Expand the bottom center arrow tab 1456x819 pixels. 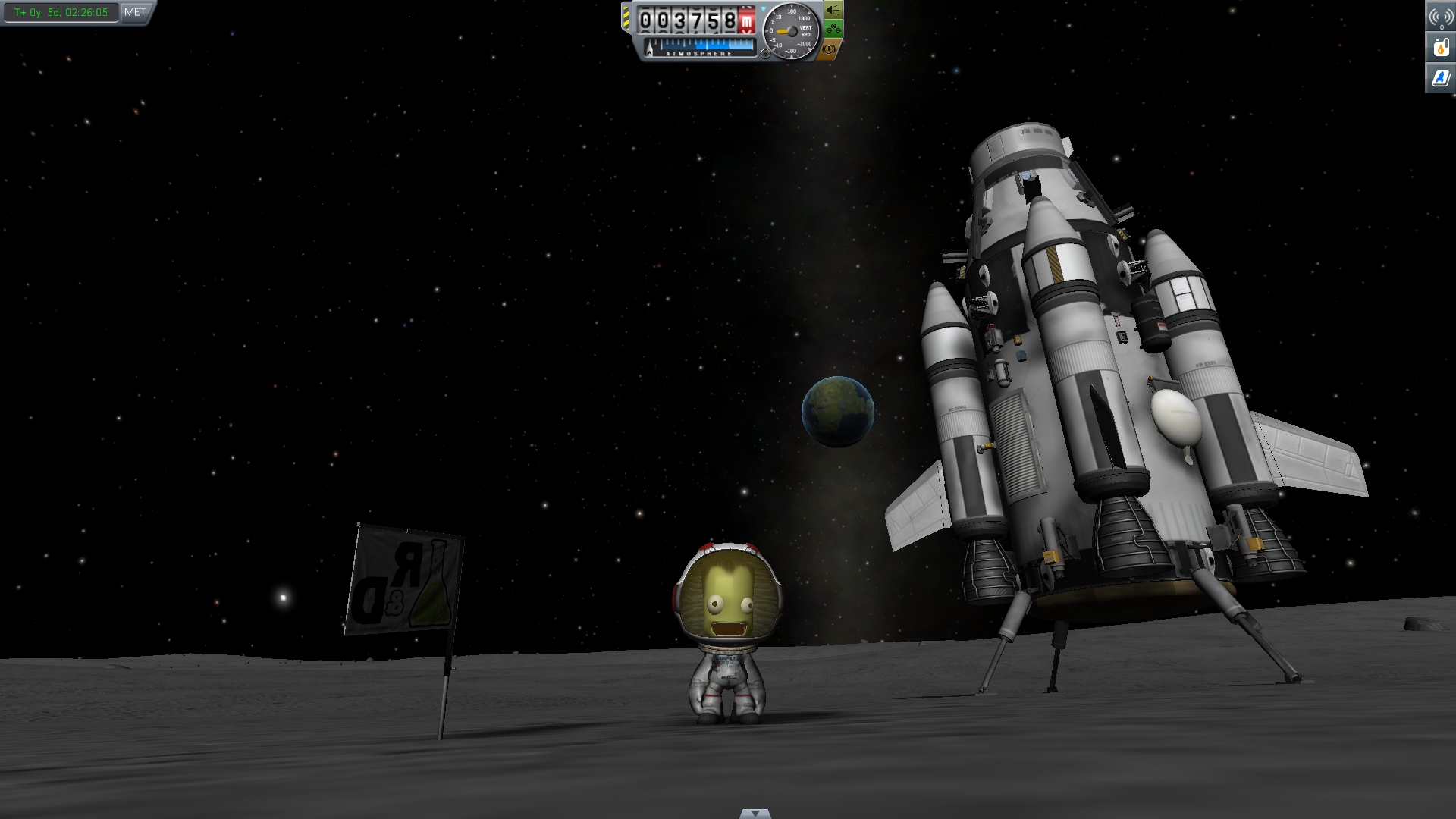coord(755,814)
